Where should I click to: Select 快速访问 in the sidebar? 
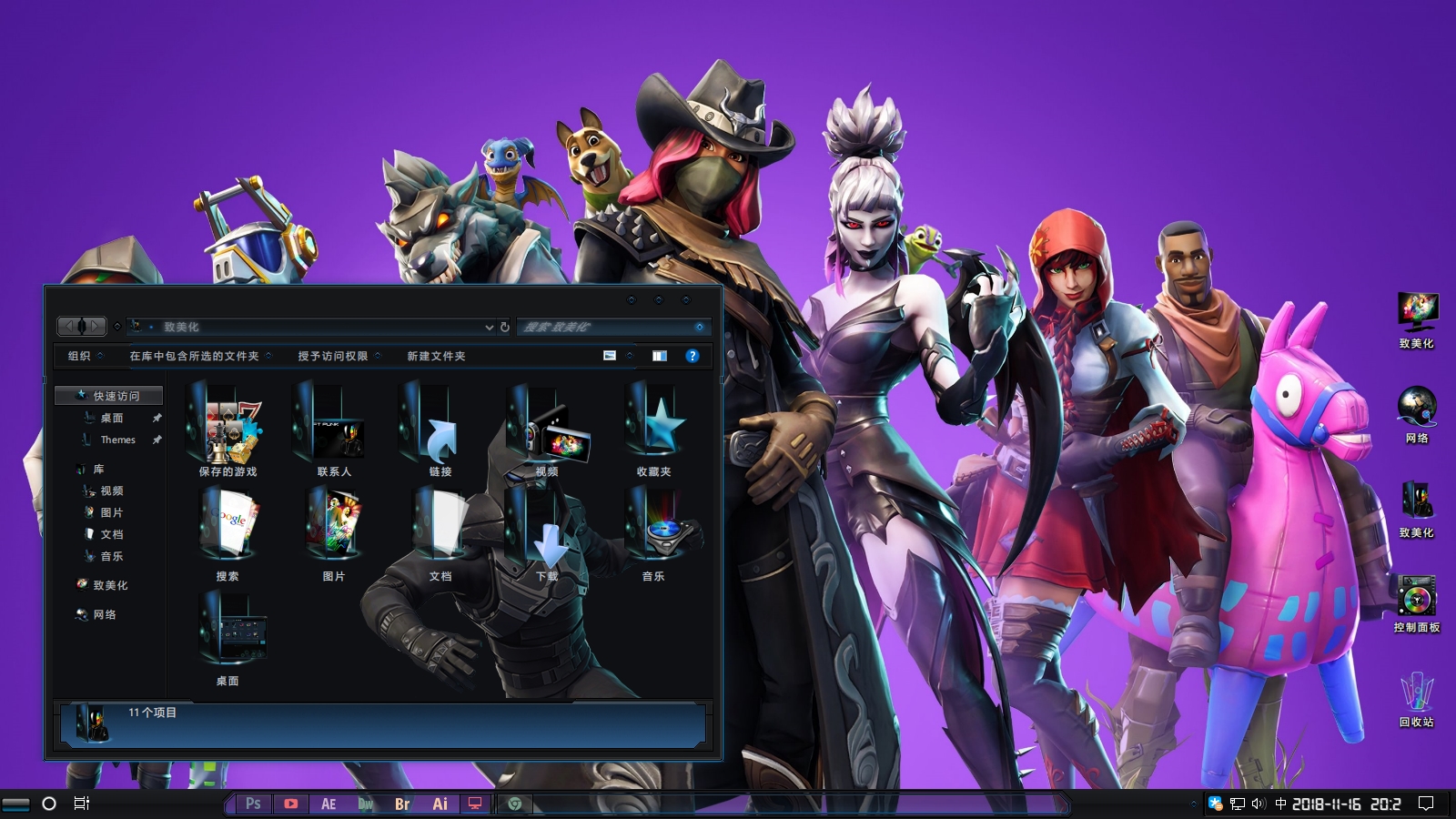[x=116, y=396]
